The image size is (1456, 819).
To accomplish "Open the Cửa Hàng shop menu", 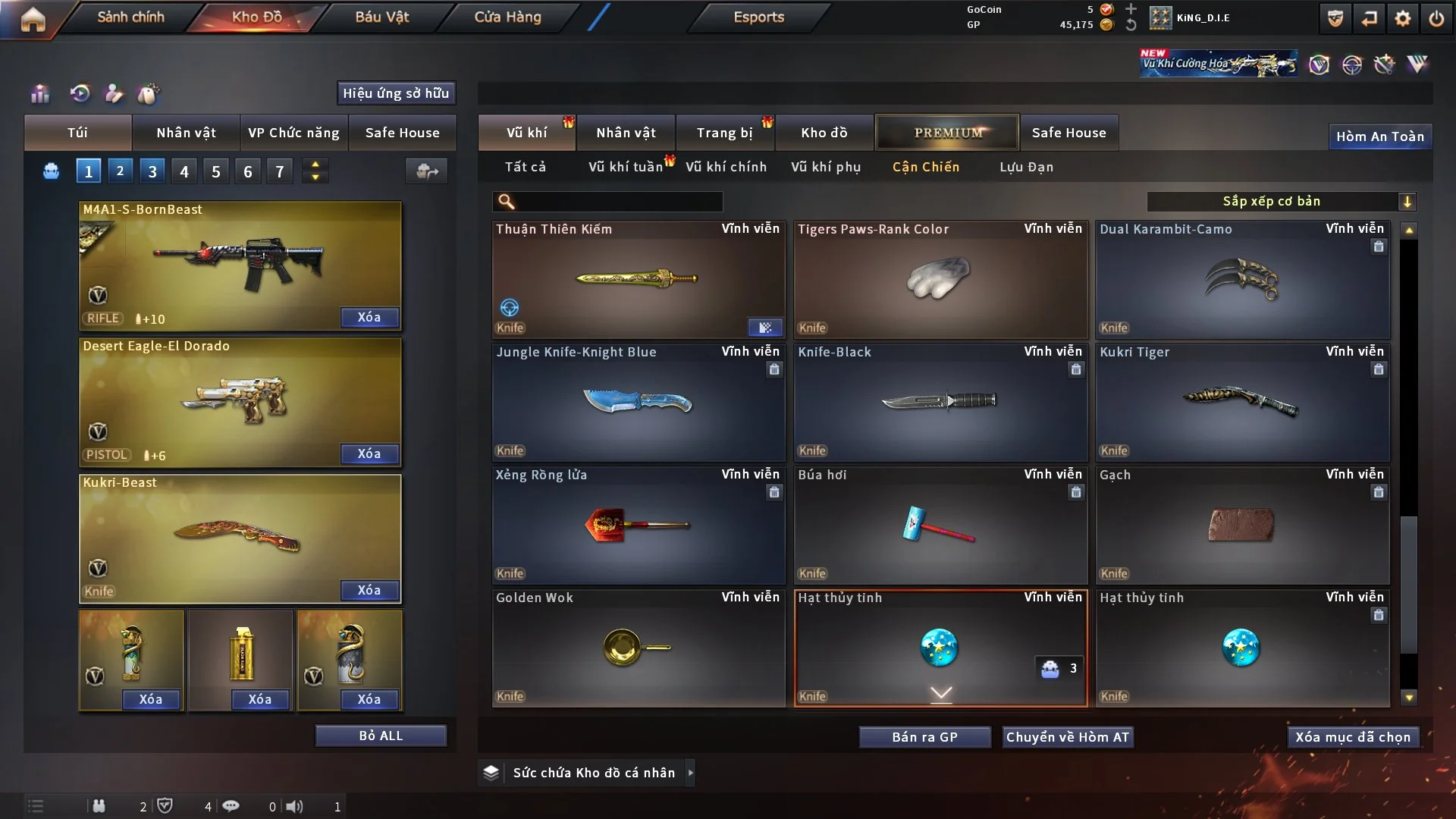I will (x=507, y=17).
